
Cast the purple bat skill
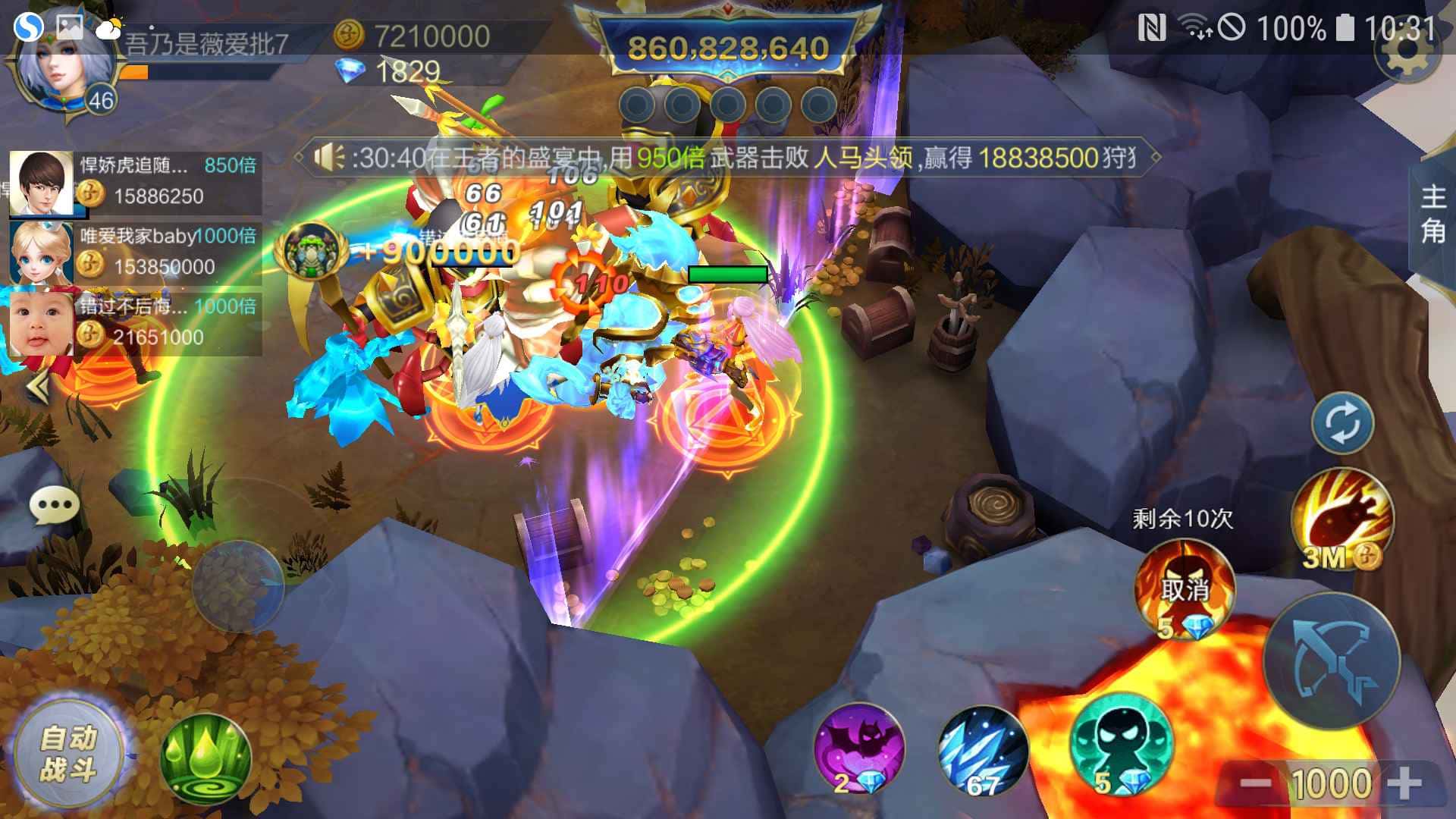pyautogui.click(x=858, y=748)
